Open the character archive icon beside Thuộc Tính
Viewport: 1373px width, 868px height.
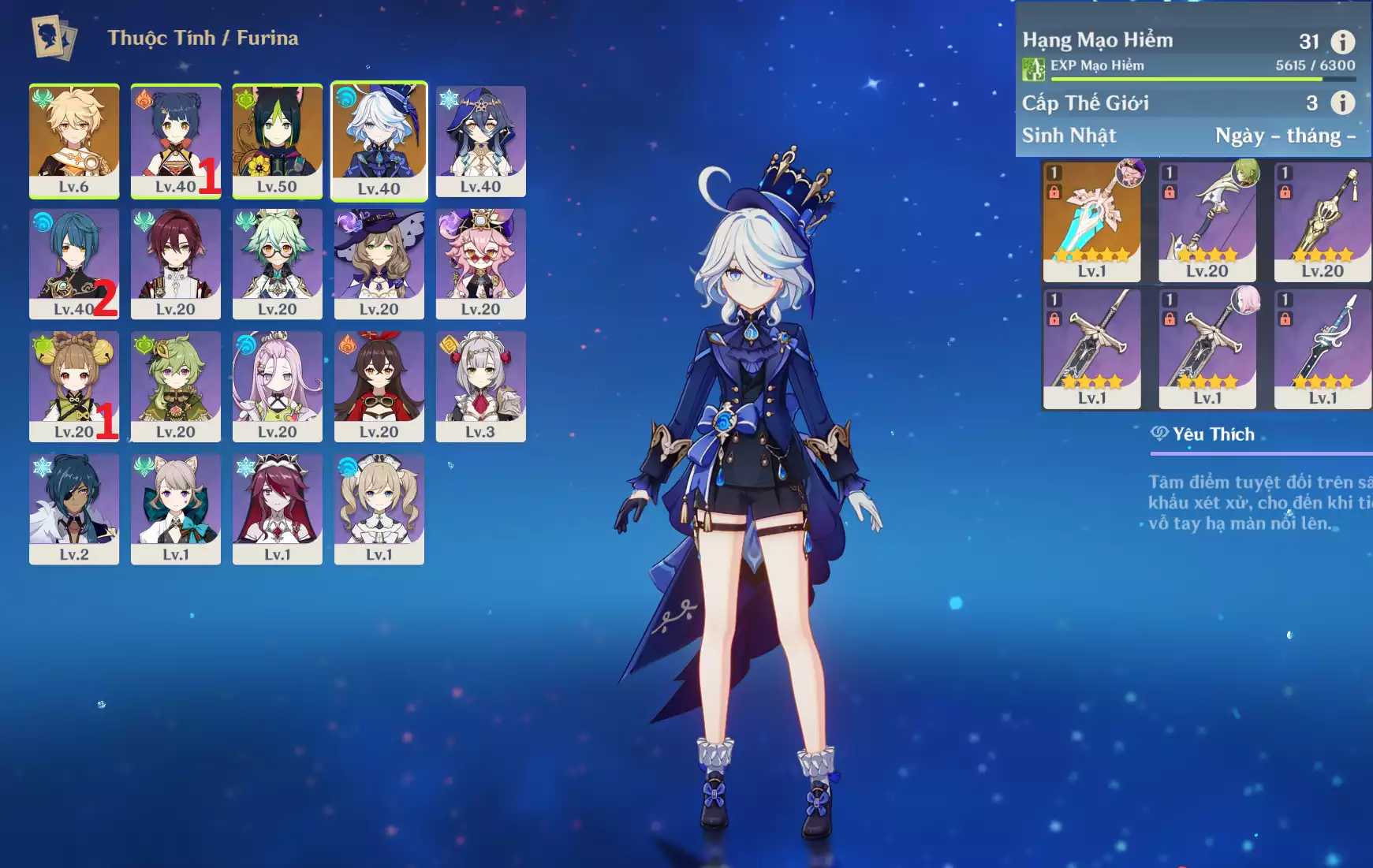click(x=54, y=37)
